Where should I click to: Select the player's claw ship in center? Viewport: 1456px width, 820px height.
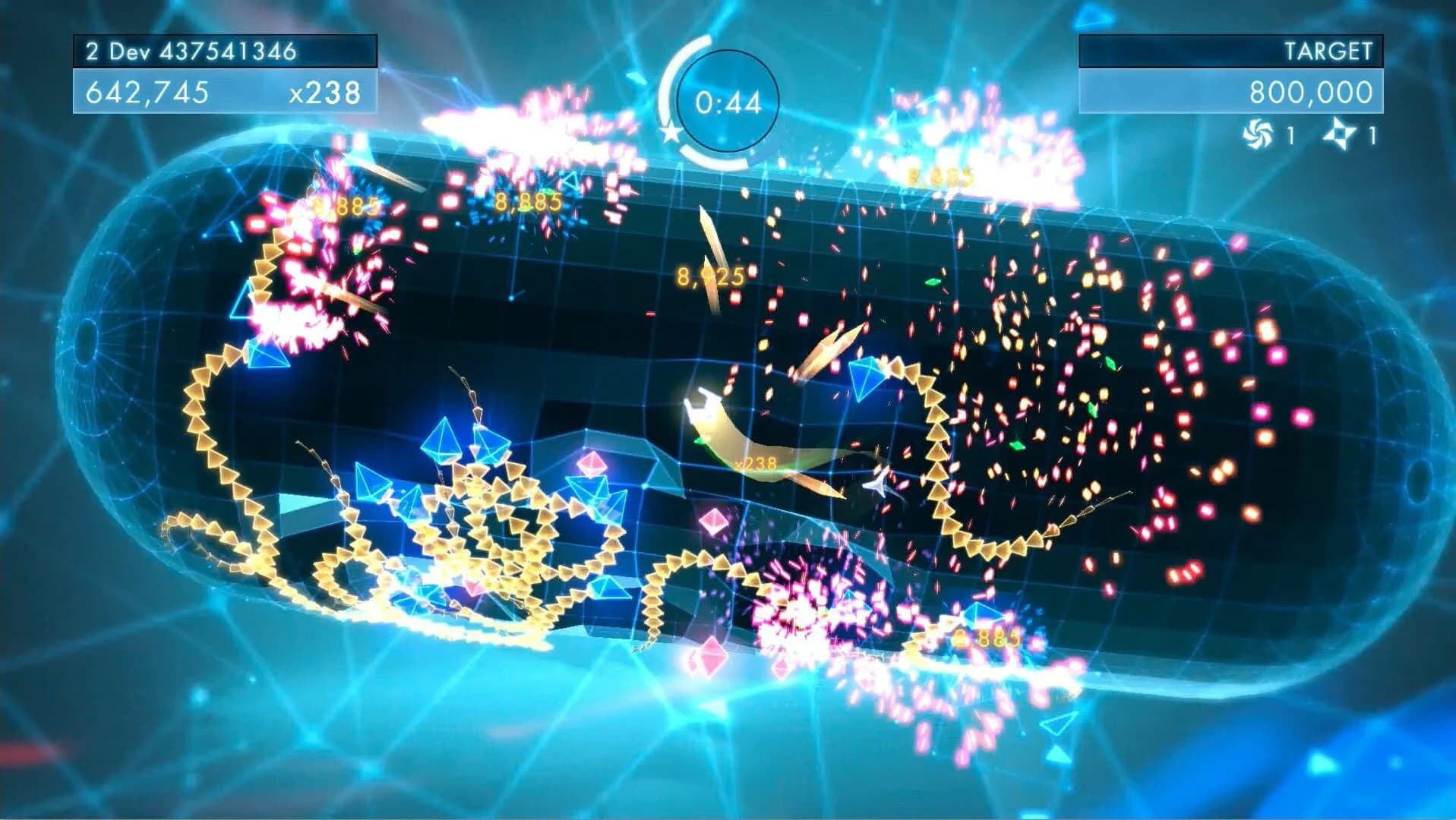point(704,407)
